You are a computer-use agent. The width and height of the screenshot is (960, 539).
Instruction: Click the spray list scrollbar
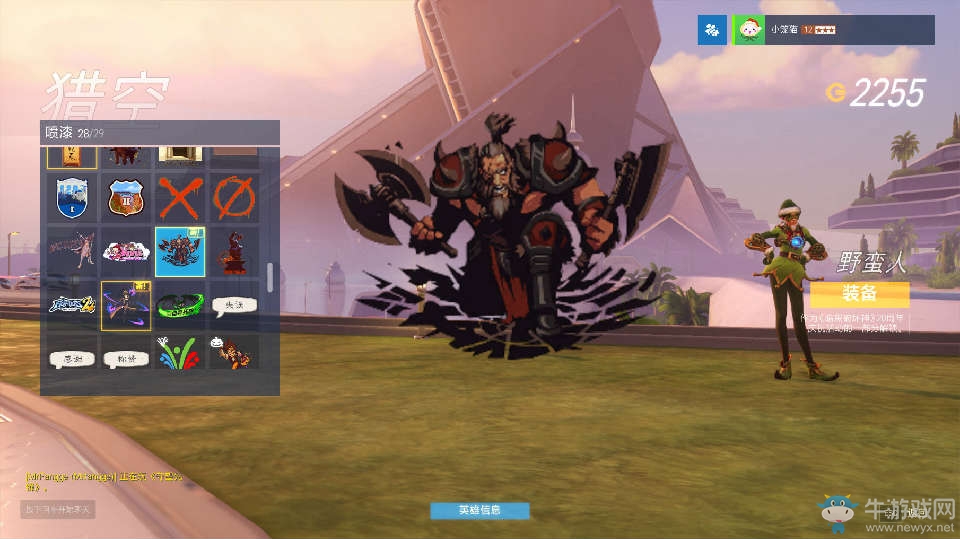pyautogui.click(x=270, y=274)
